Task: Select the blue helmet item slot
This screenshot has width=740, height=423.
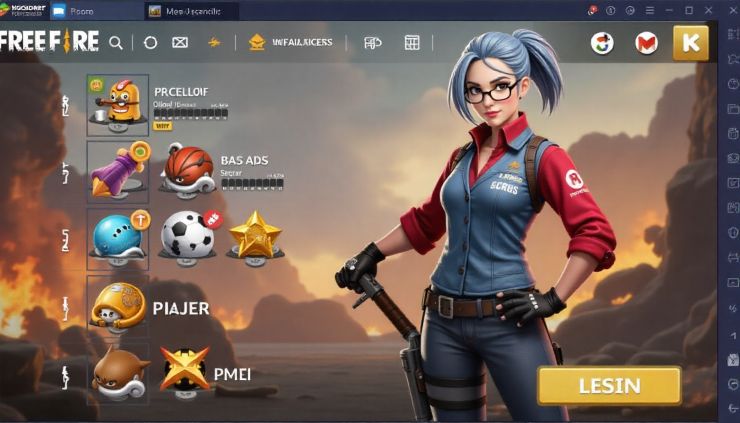Action: [118, 236]
